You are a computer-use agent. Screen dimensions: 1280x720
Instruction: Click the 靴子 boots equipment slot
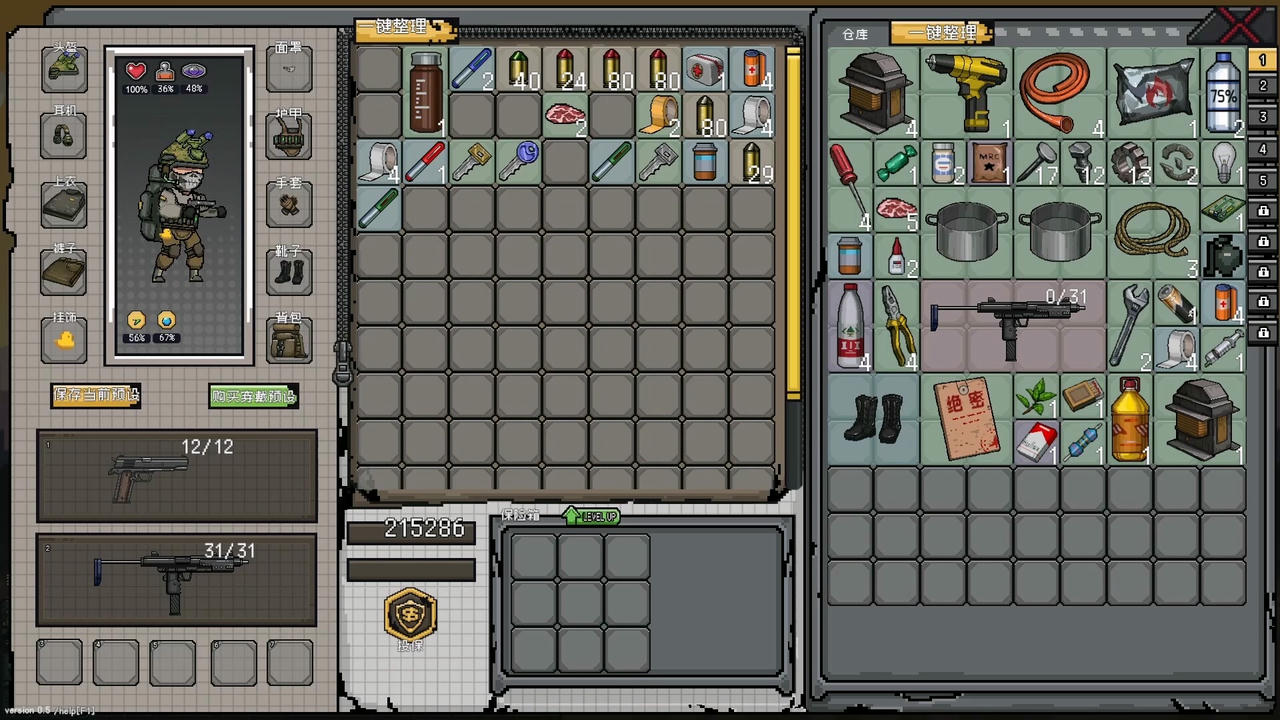pyautogui.click(x=288, y=272)
